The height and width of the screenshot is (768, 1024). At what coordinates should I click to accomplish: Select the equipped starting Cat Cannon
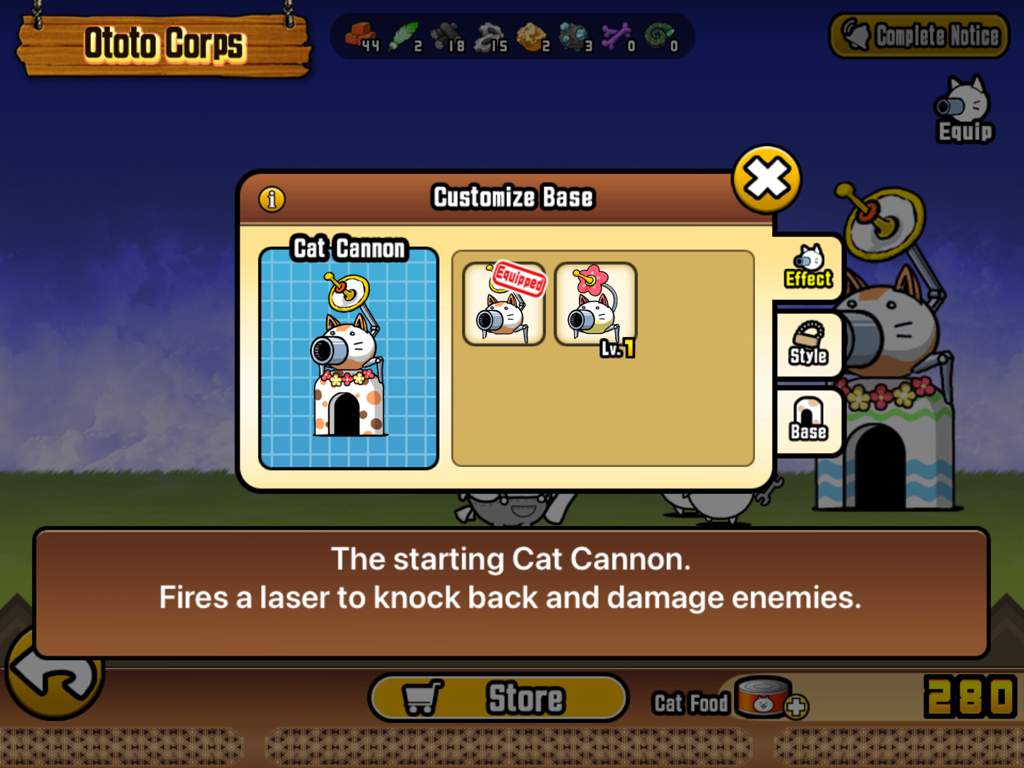[504, 304]
